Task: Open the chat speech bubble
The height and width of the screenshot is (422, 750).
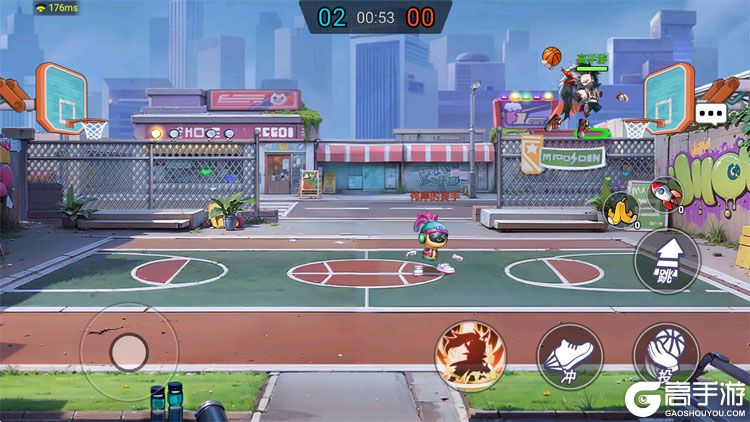Action: pos(712,114)
